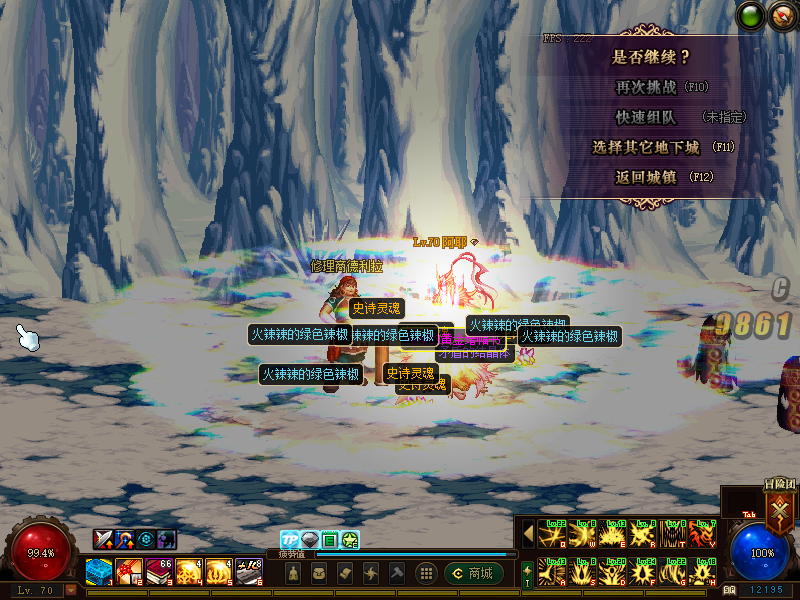Viewport: 800px width, 600px height.
Task: Use the blue block item in slot 1
Action: 98,571
